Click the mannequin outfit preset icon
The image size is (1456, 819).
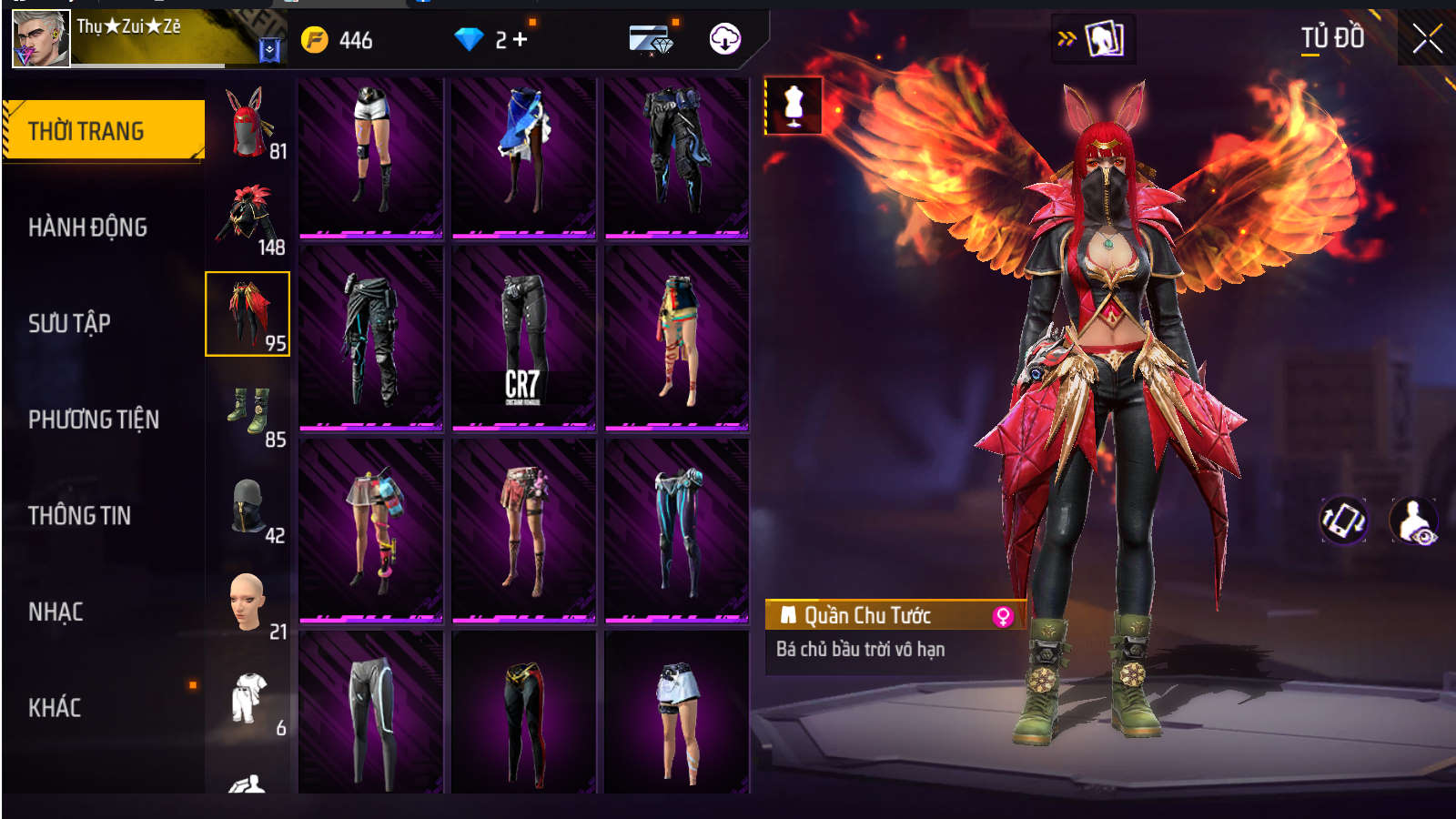point(794,106)
